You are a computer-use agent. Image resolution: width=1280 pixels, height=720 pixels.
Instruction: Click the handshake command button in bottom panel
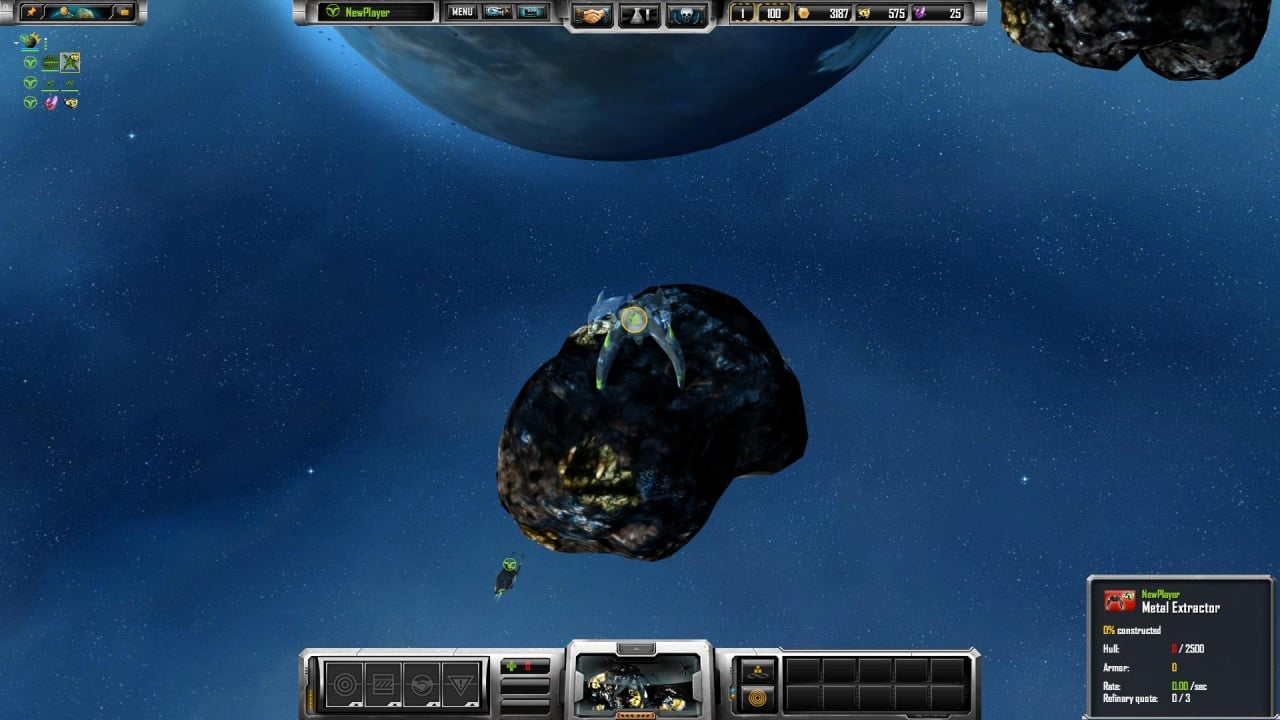(421, 685)
